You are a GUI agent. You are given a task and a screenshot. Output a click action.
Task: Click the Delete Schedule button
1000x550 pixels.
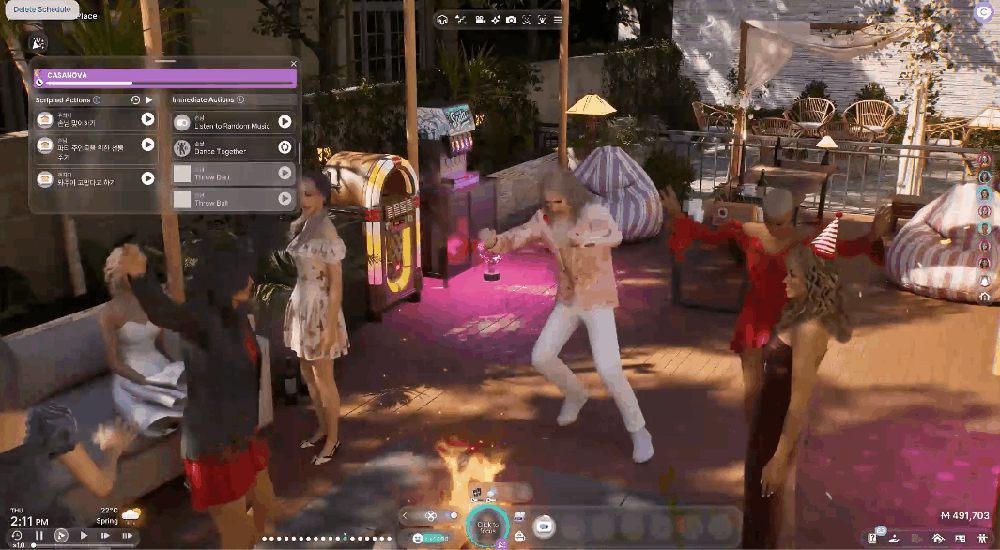tap(42, 9)
